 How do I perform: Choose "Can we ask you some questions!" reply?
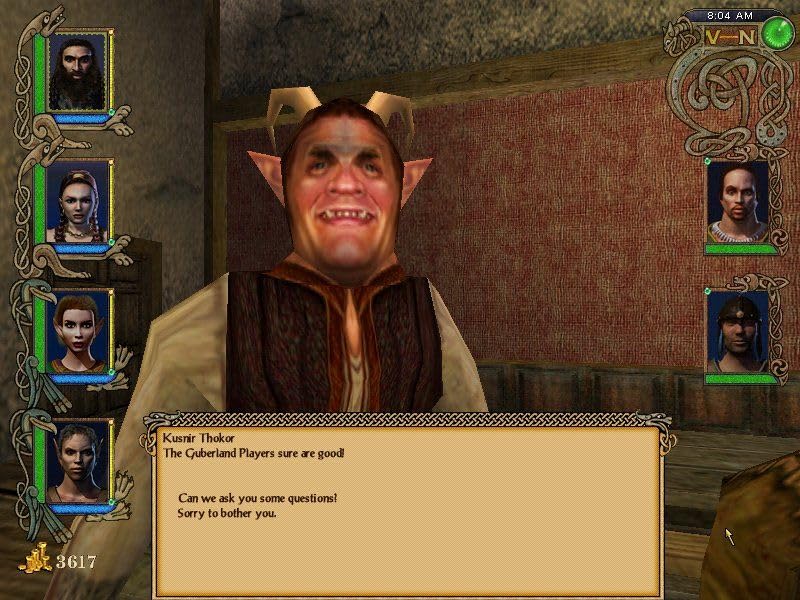[257, 498]
